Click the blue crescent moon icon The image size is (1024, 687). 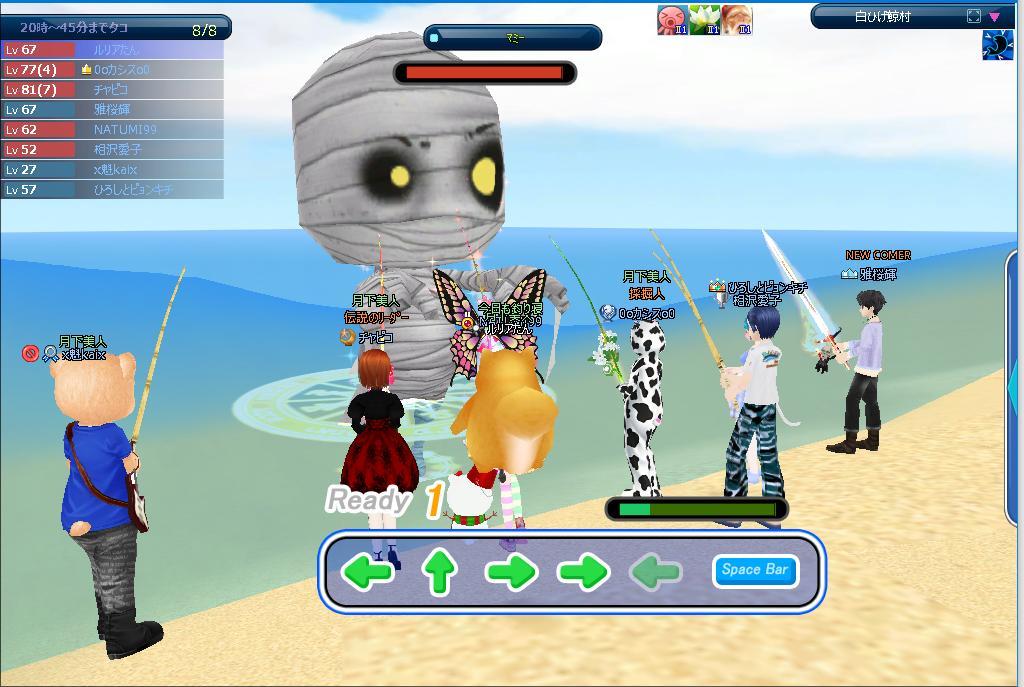997,46
